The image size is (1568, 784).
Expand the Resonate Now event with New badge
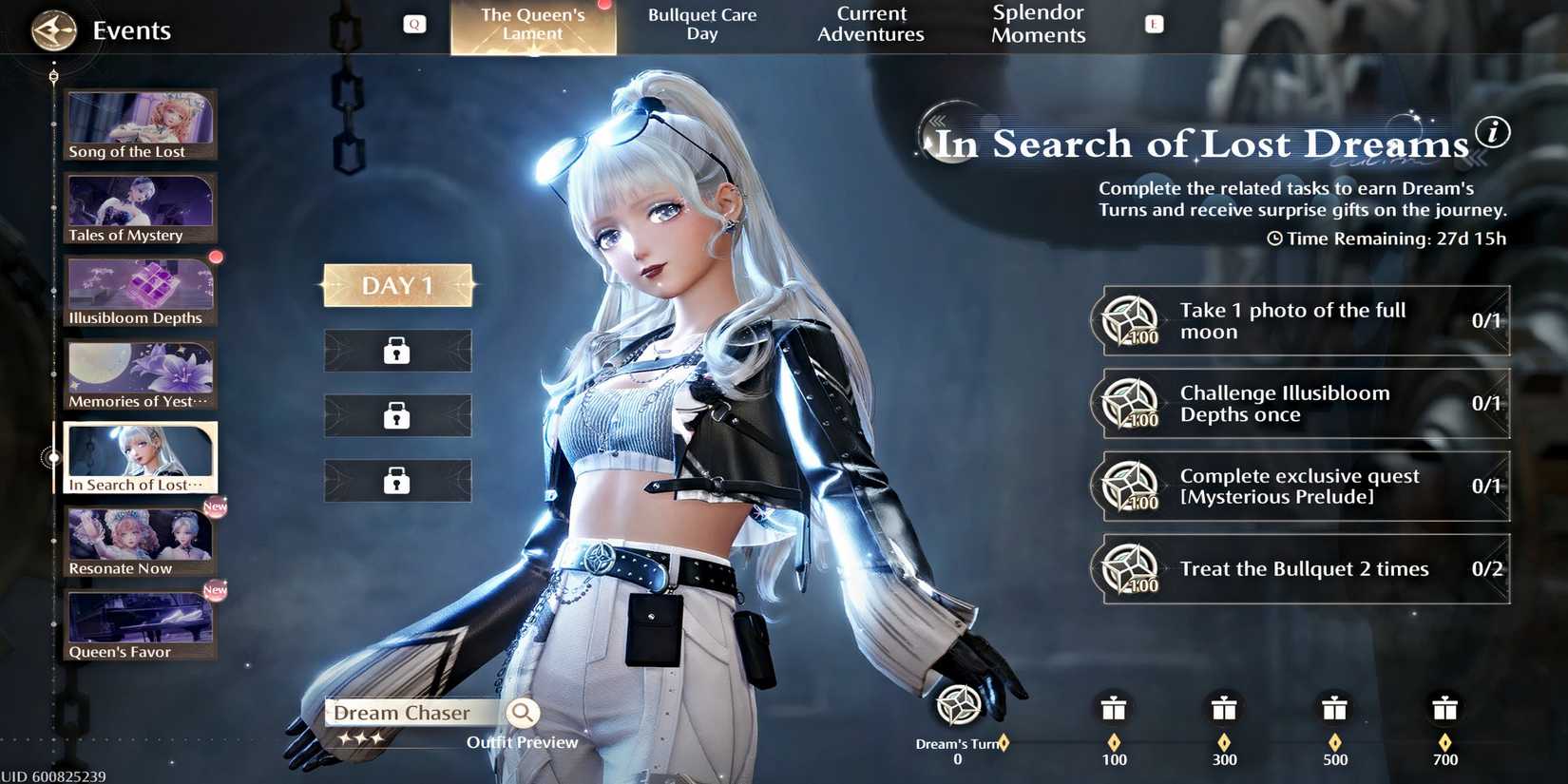pos(139,540)
